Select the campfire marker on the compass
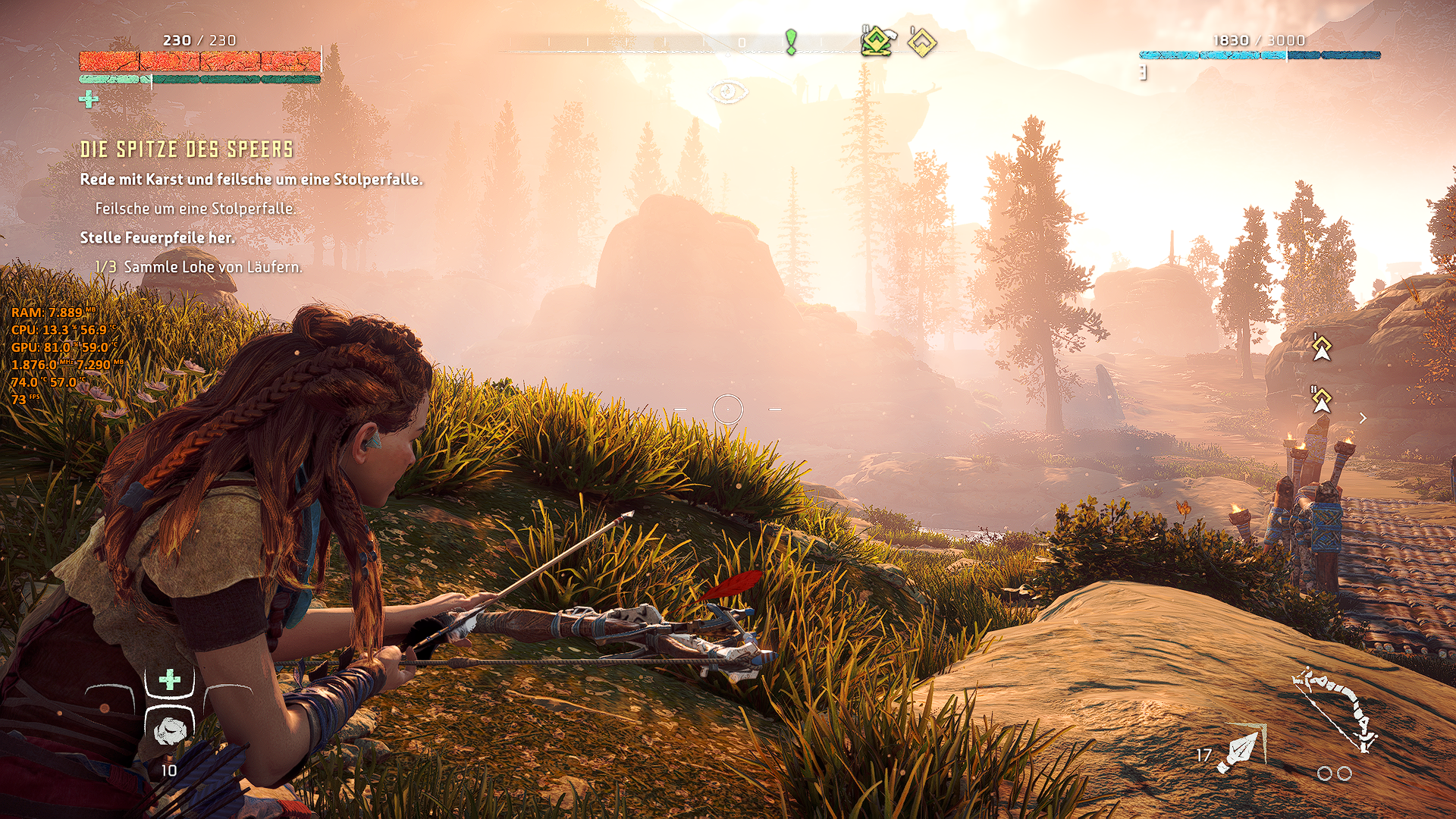This screenshot has height=819, width=1456. (877, 42)
